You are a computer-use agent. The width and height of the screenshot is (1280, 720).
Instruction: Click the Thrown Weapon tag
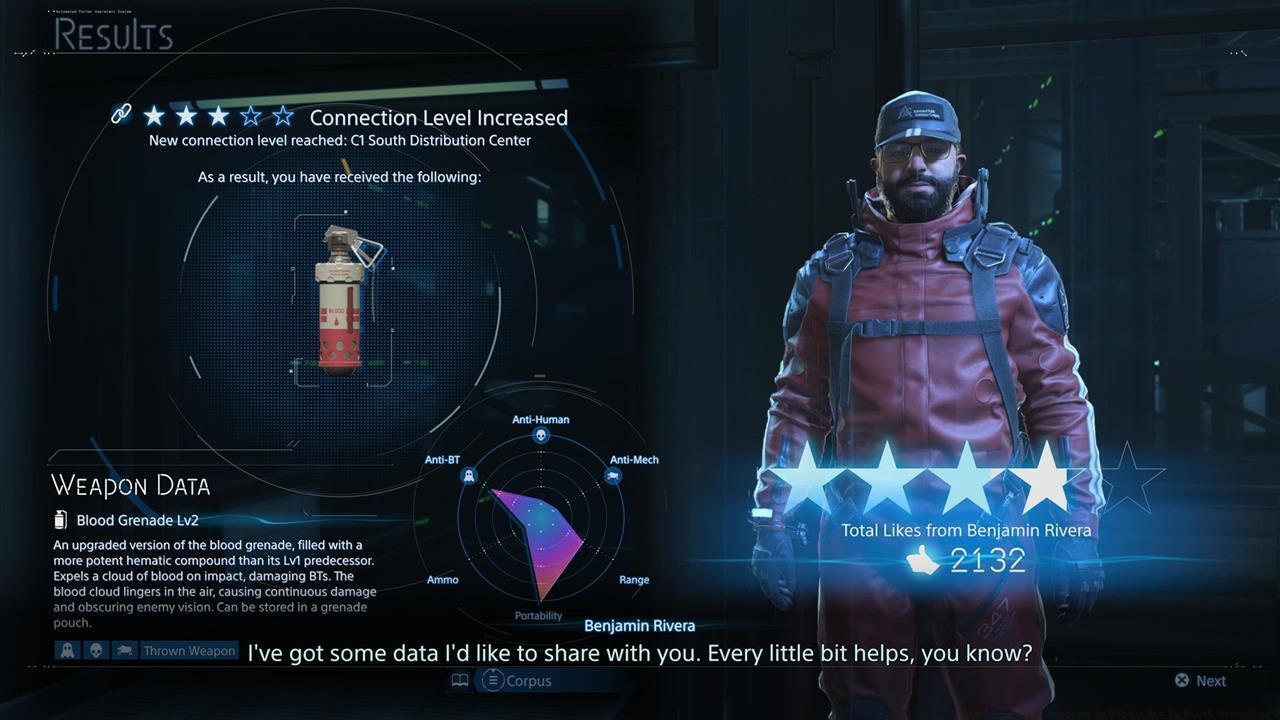click(x=189, y=651)
